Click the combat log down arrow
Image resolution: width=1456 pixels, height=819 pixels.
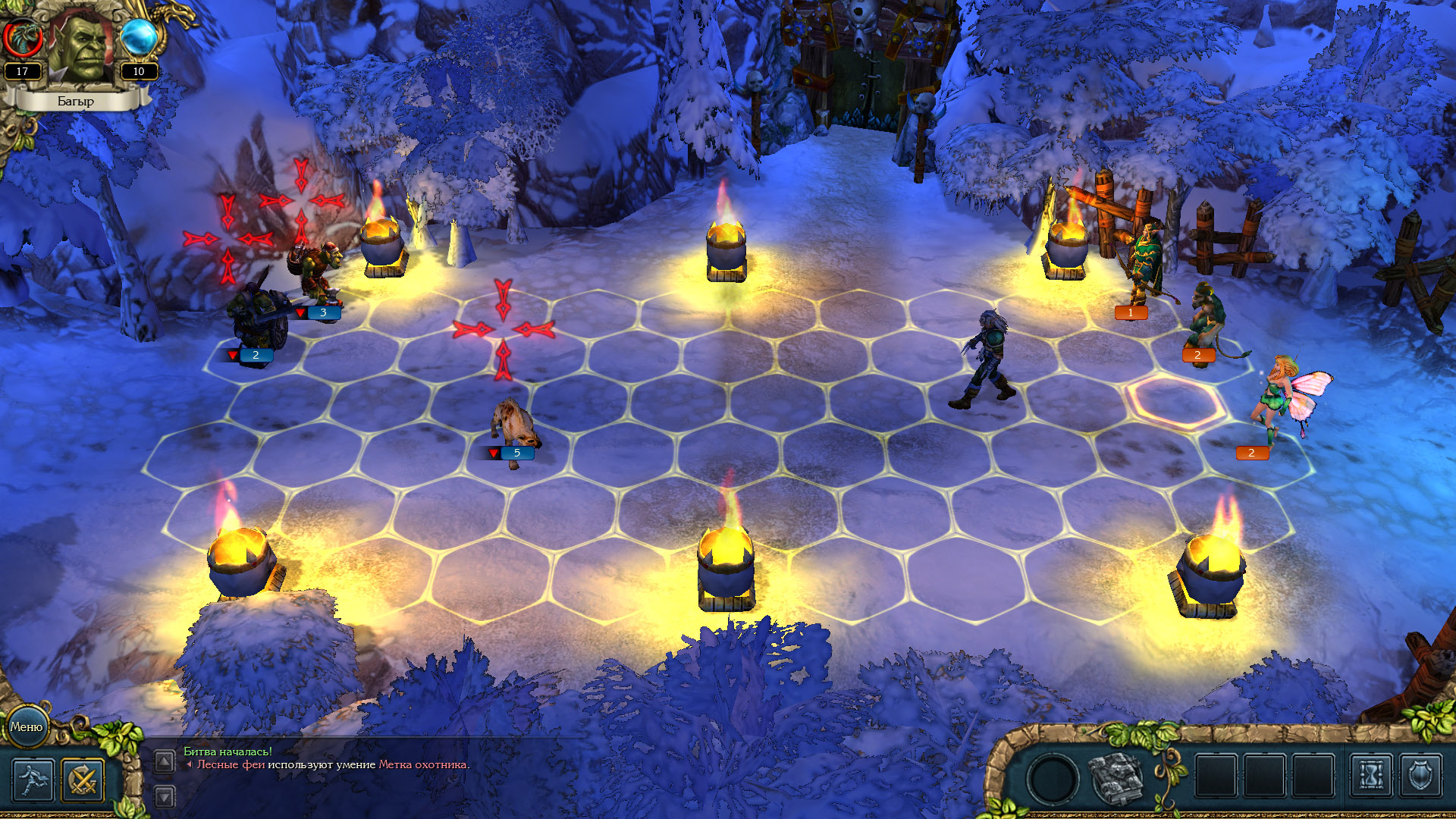(165, 796)
